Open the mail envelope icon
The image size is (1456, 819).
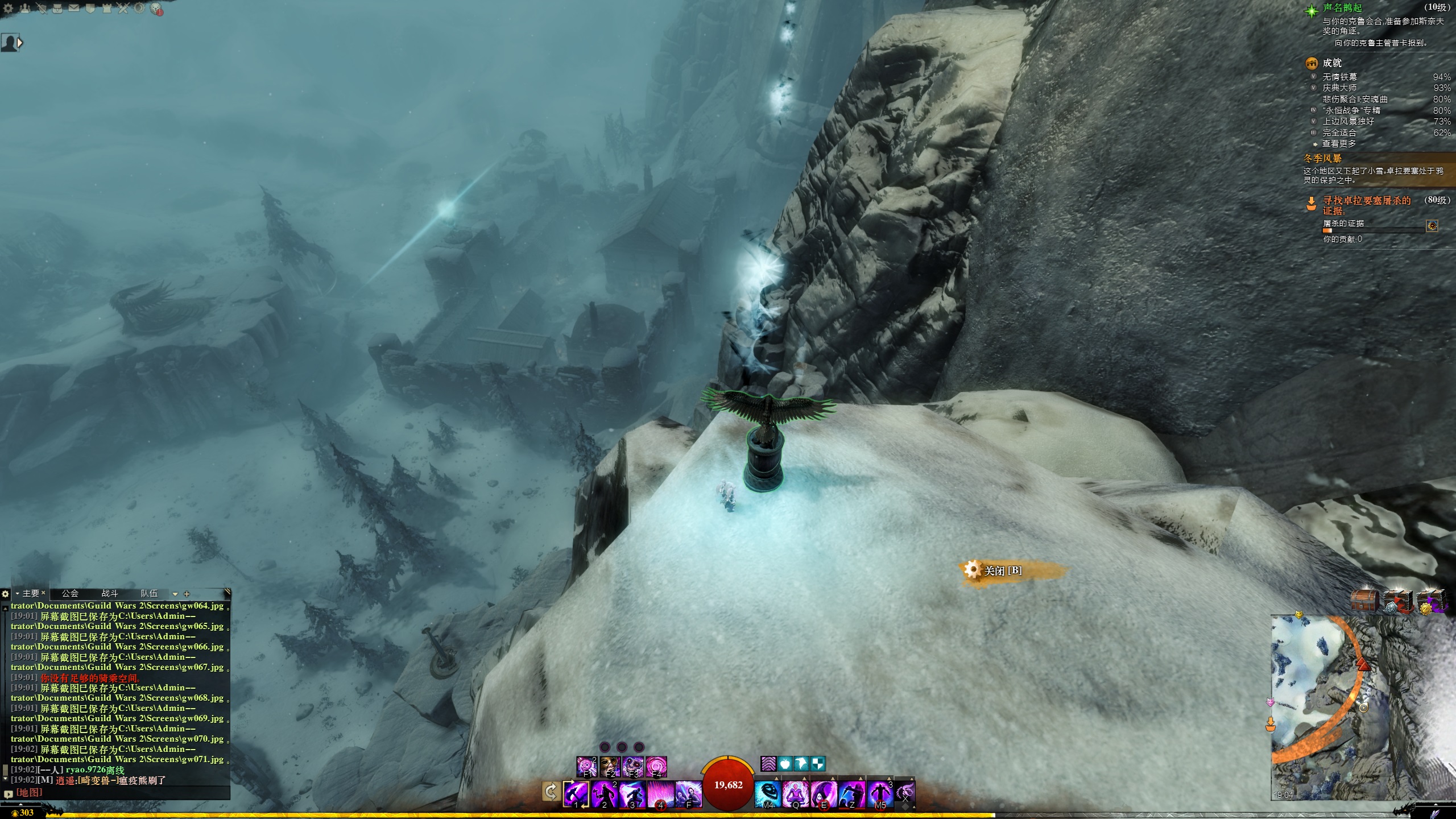[x=74, y=9]
